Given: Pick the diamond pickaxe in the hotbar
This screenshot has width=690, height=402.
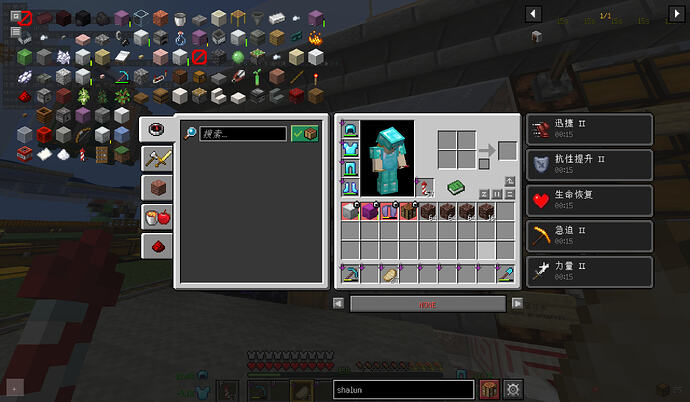Looking at the screenshot, I should [x=350, y=274].
